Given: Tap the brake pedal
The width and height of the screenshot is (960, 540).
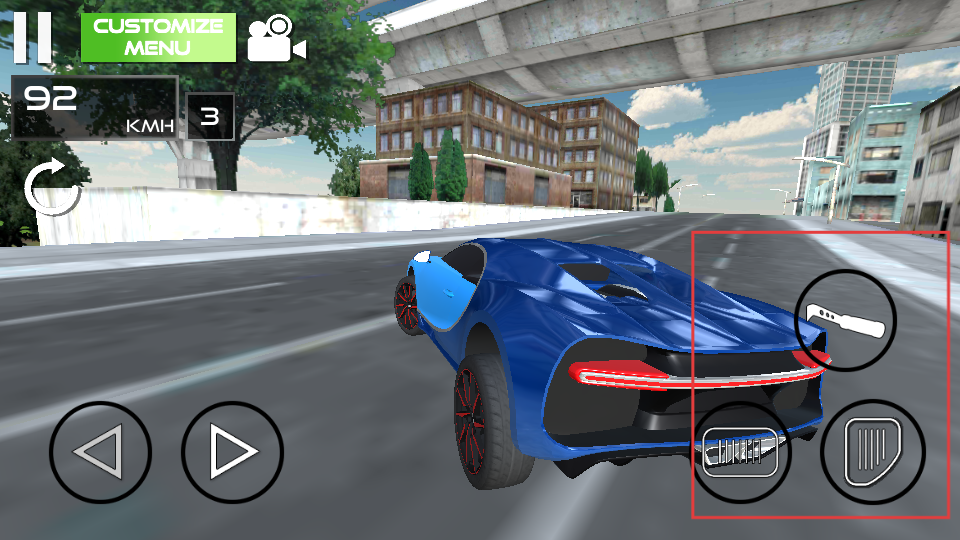Looking at the screenshot, I should click(x=741, y=452).
